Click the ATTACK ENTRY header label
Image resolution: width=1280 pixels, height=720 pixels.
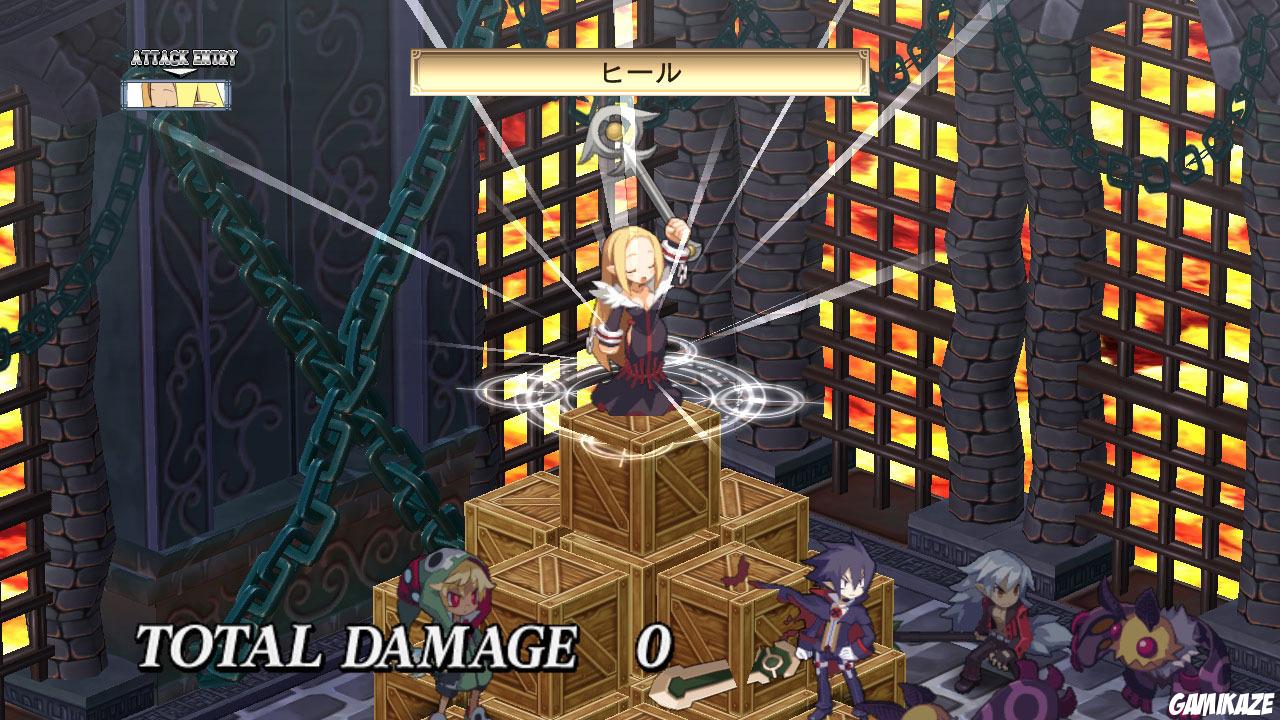[185, 57]
